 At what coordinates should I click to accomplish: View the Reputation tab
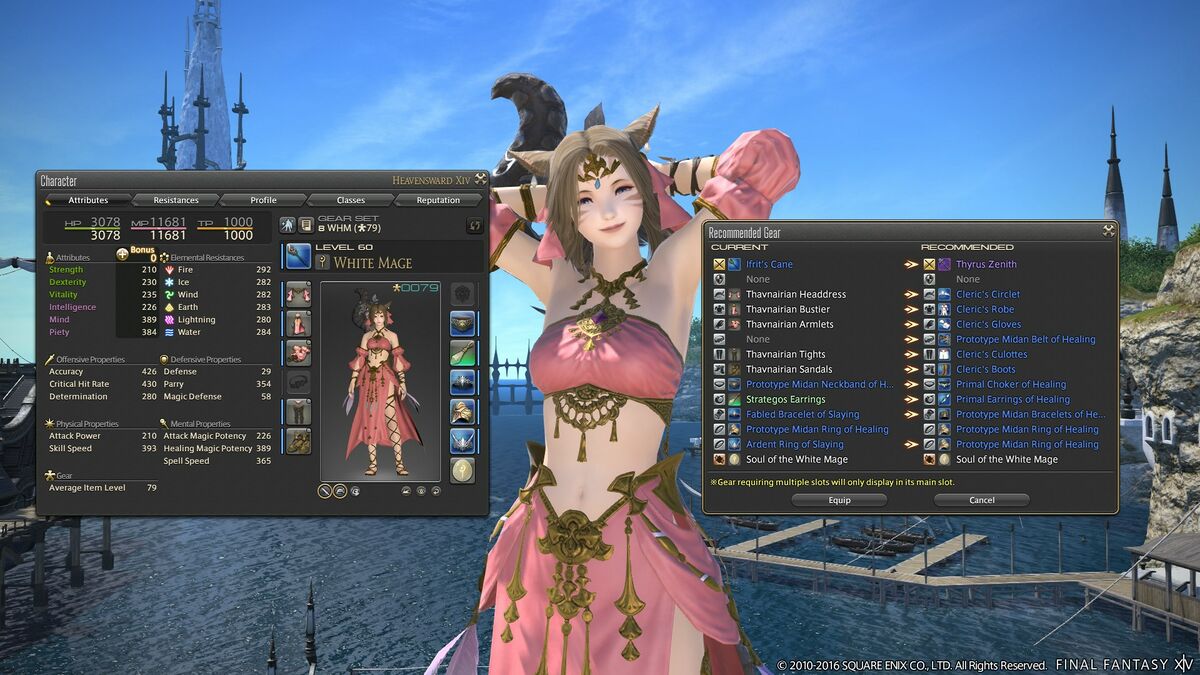pos(438,200)
